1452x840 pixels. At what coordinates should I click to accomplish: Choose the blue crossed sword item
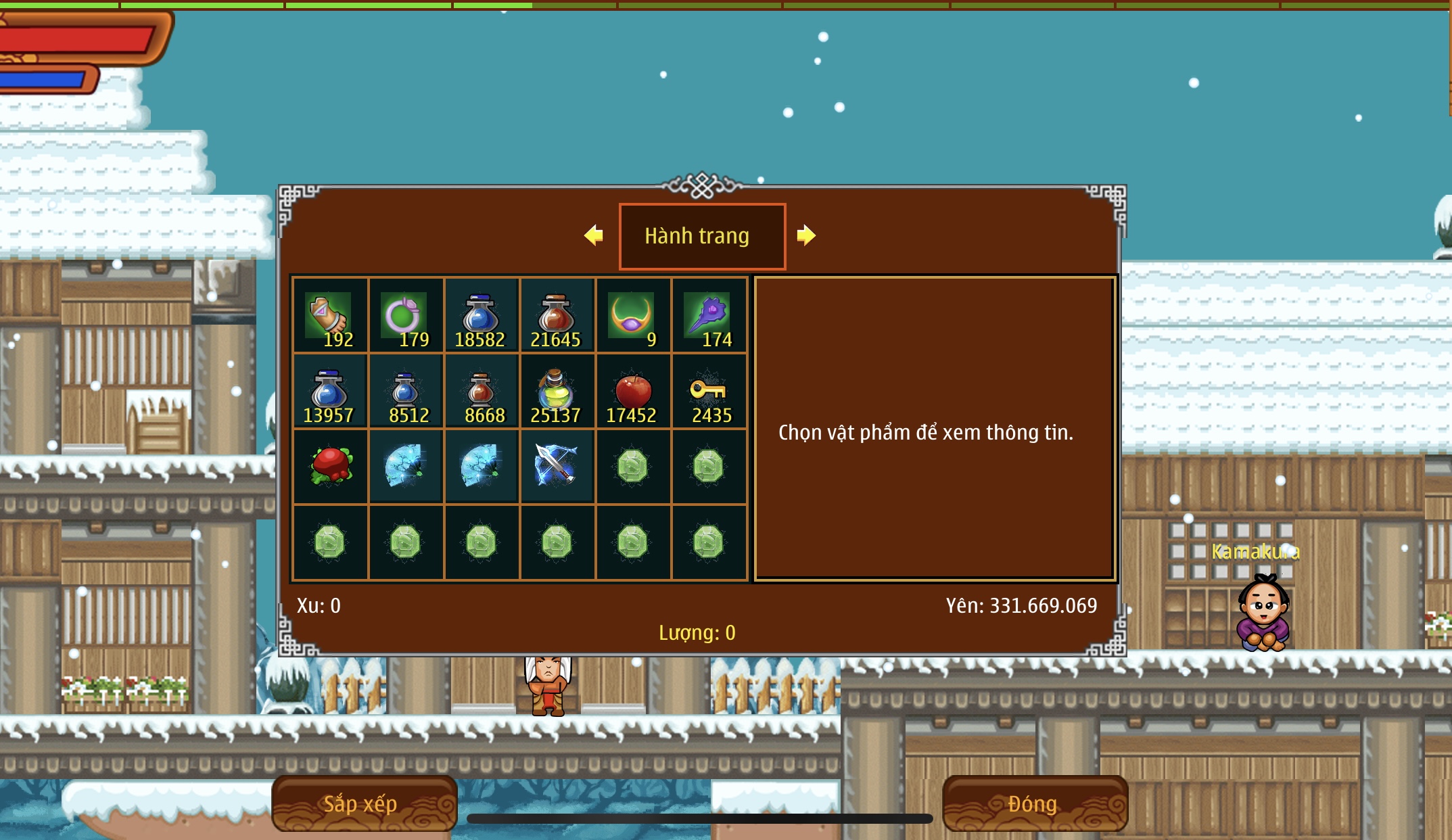pyautogui.click(x=557, y=467)
